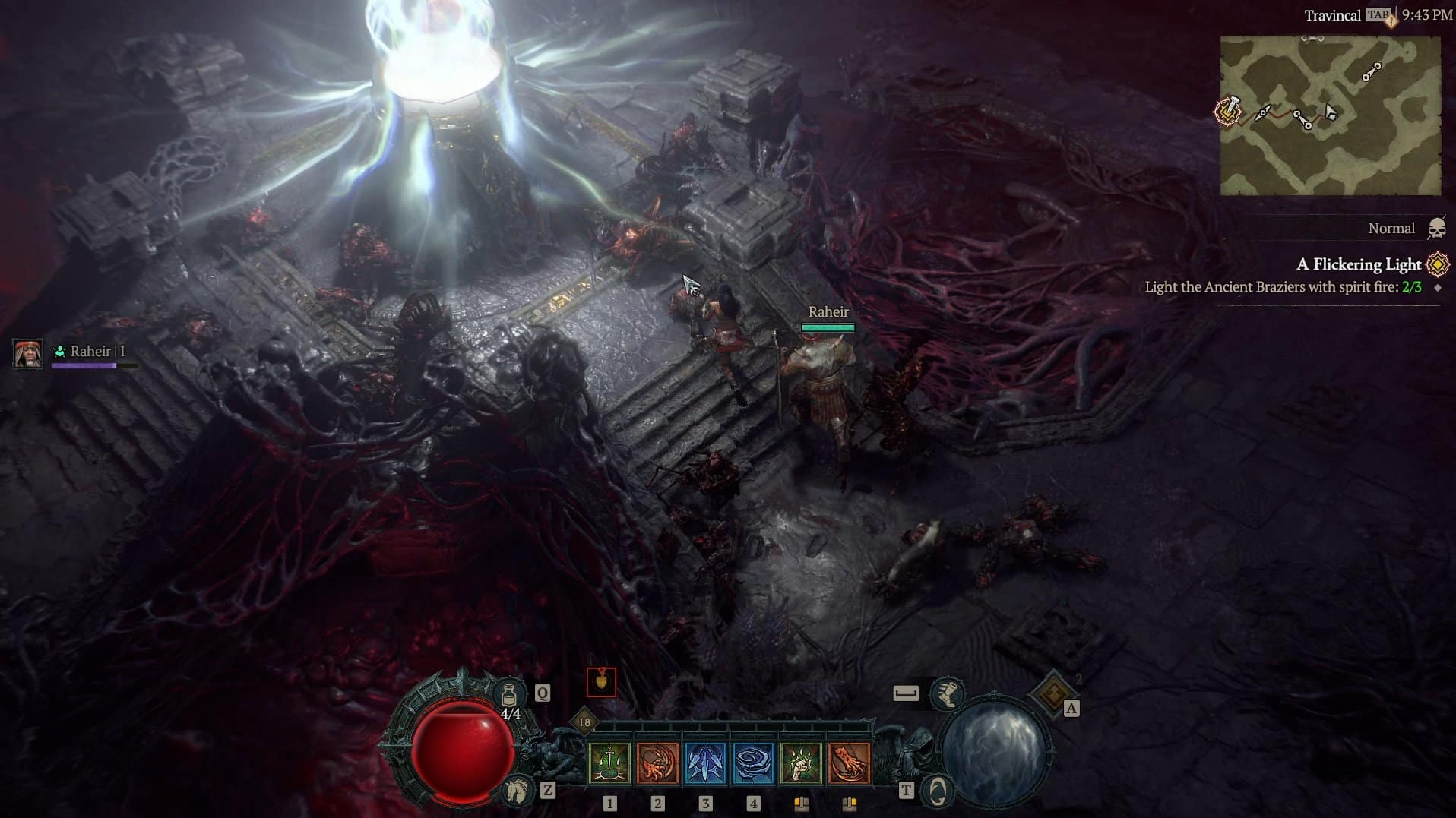The height and width of the screenshot is (818, 1456).
Task: Cast the vortex skill in slot 4
Action: click(x=752, y=763)
